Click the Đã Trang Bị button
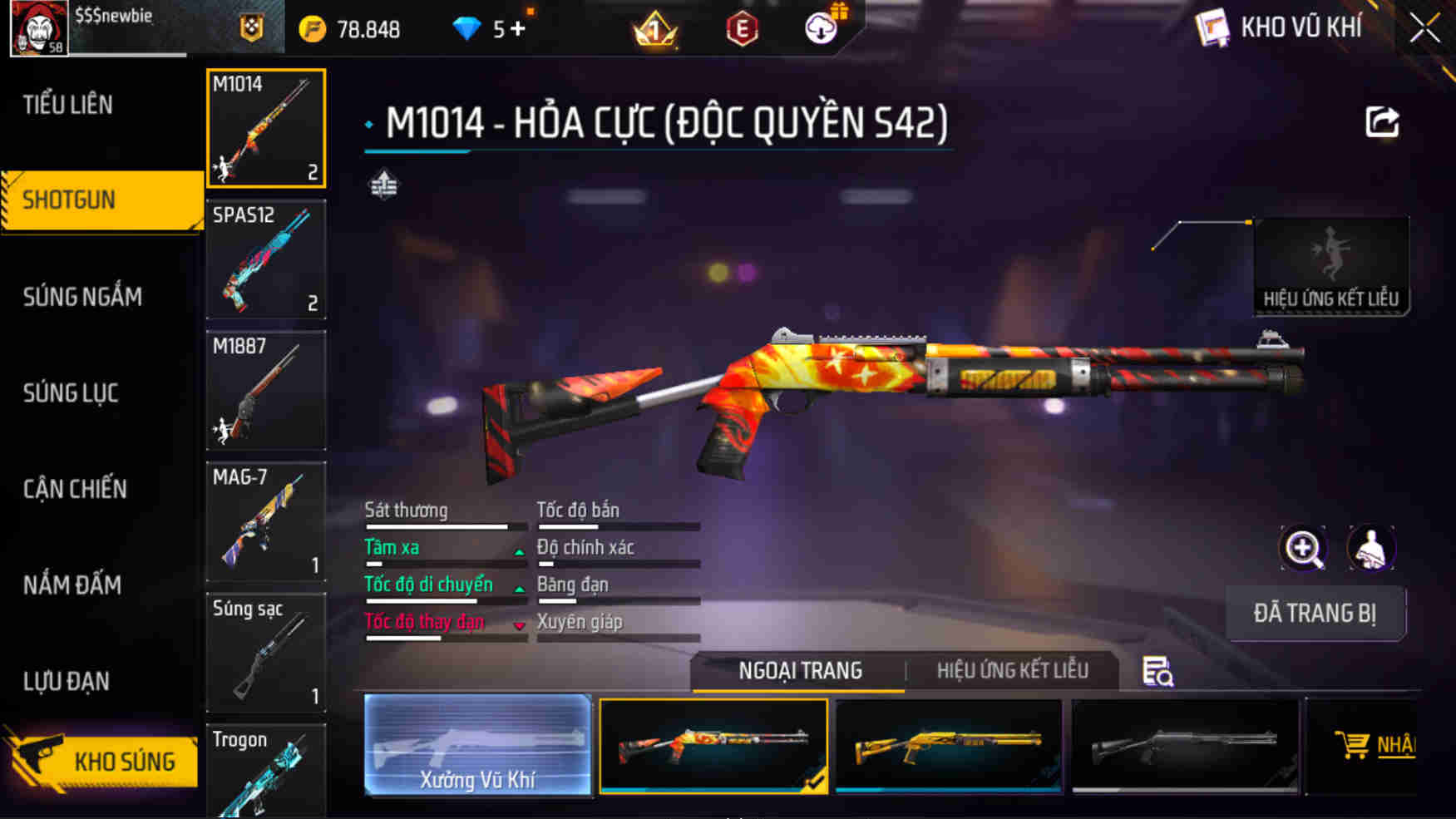Viewport: 1456px width, 819px height. (1315, 613)
